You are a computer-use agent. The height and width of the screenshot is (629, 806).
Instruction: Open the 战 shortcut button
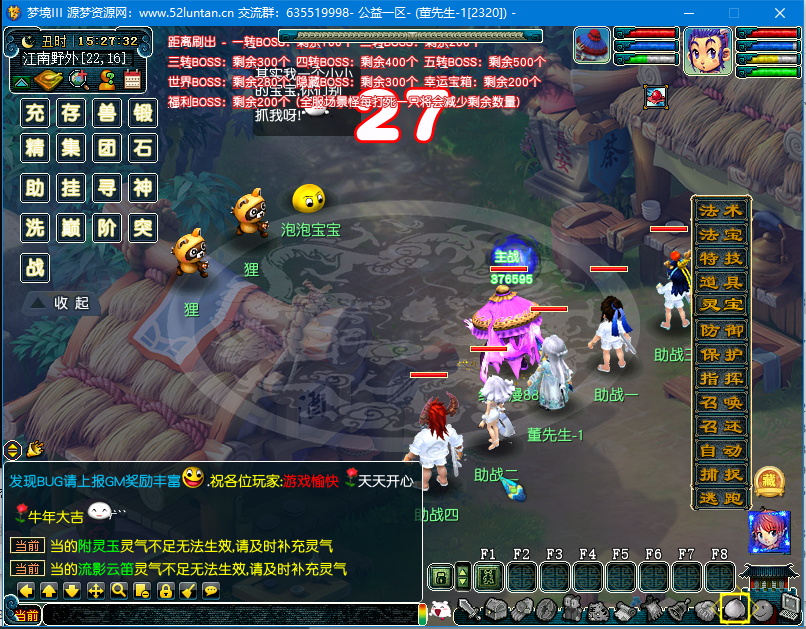(36, 267)
